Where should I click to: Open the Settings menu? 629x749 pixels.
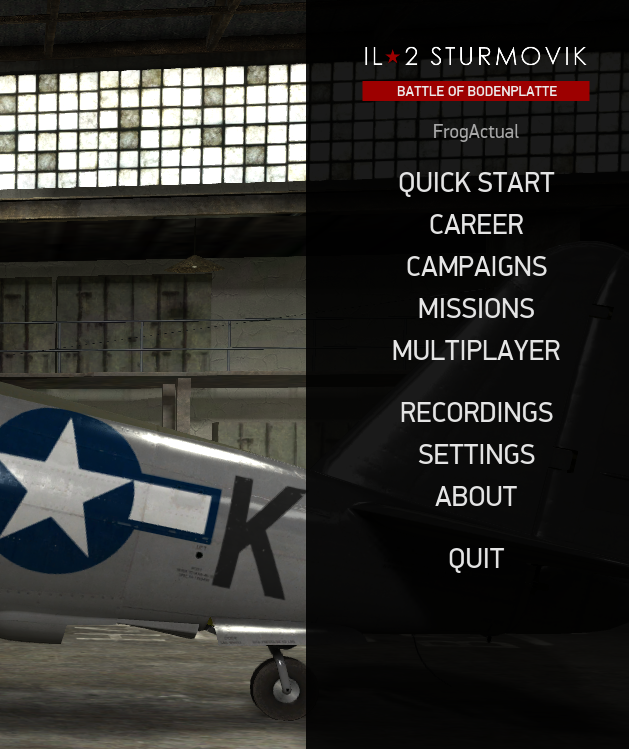476,454
